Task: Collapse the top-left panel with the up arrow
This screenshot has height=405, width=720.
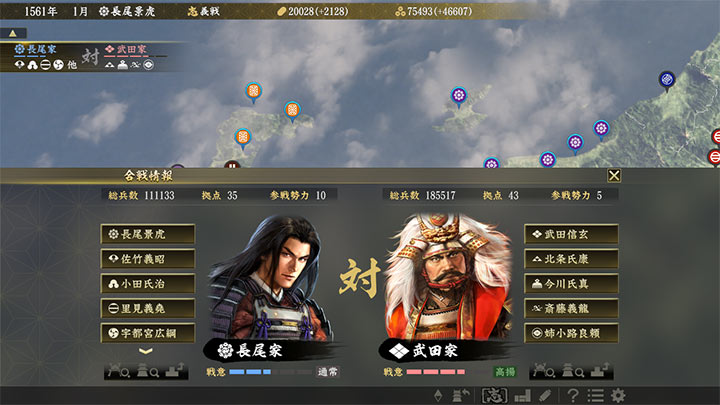Action: (x=13, y=33)
